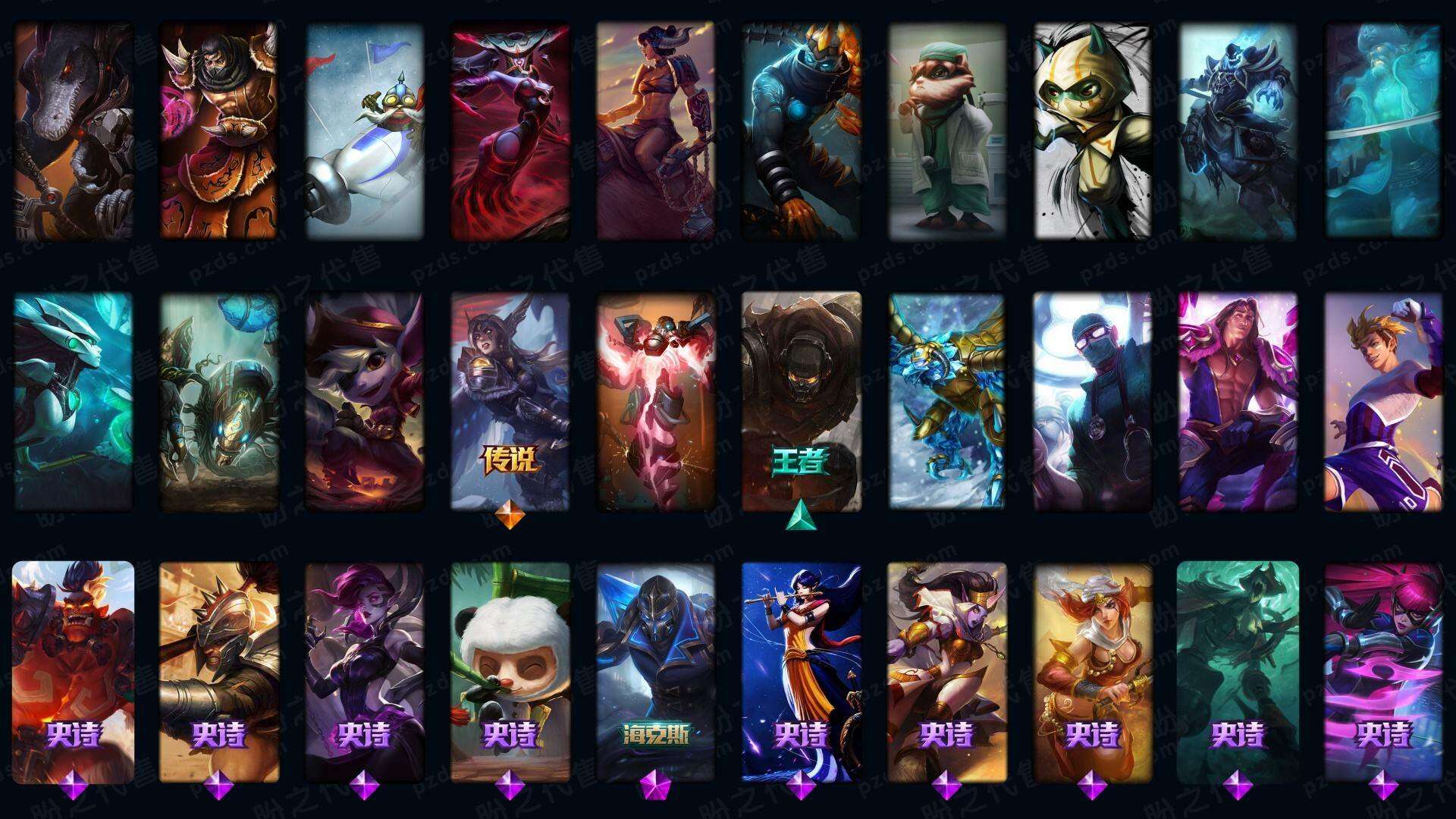Open the pink-armored Taric card
The height and width of the screenshot is (819, 1456).
pyautogui.click(x=1238, y=400)
